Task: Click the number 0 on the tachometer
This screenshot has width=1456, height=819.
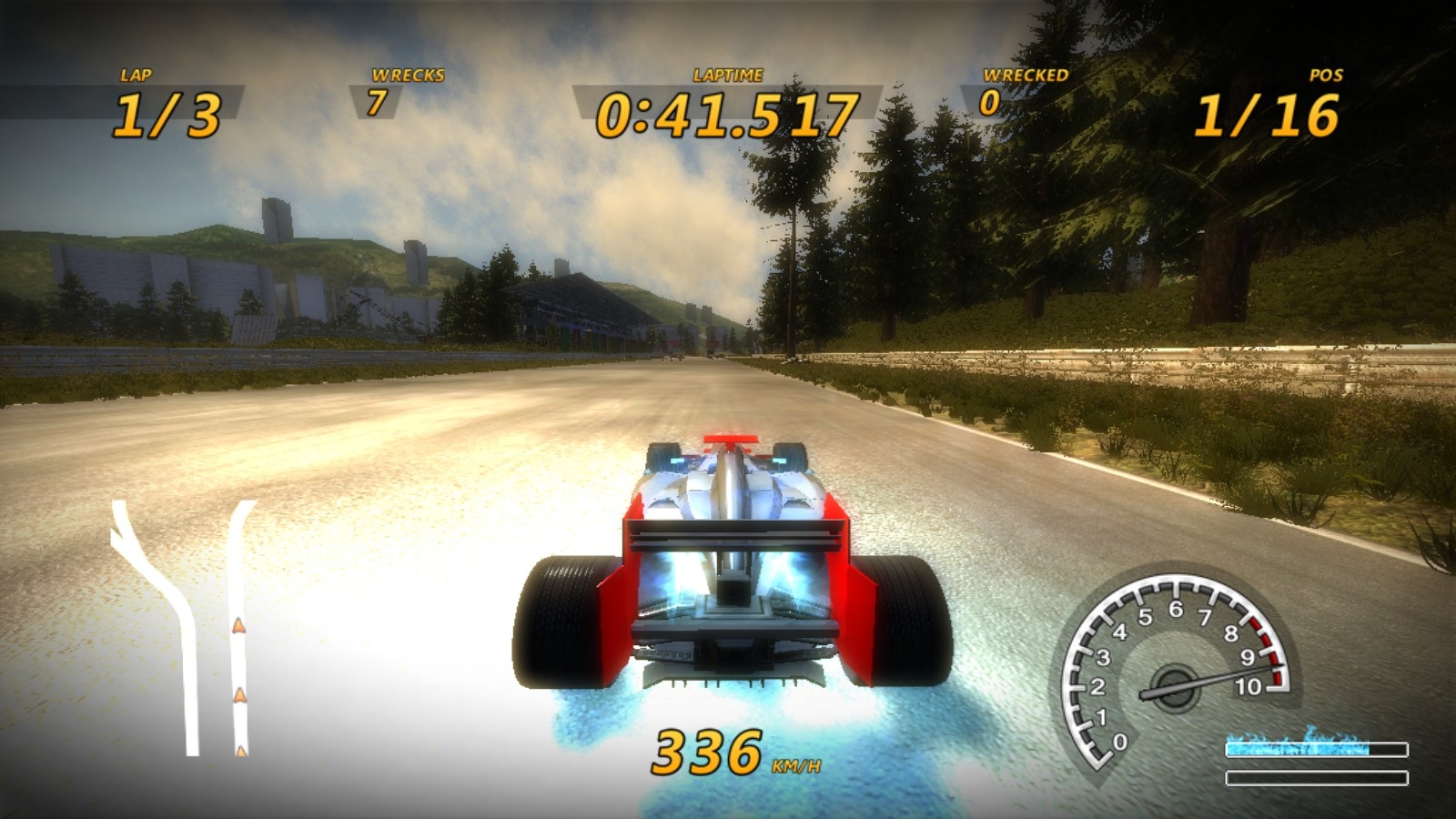Action: coord(1120,742)
